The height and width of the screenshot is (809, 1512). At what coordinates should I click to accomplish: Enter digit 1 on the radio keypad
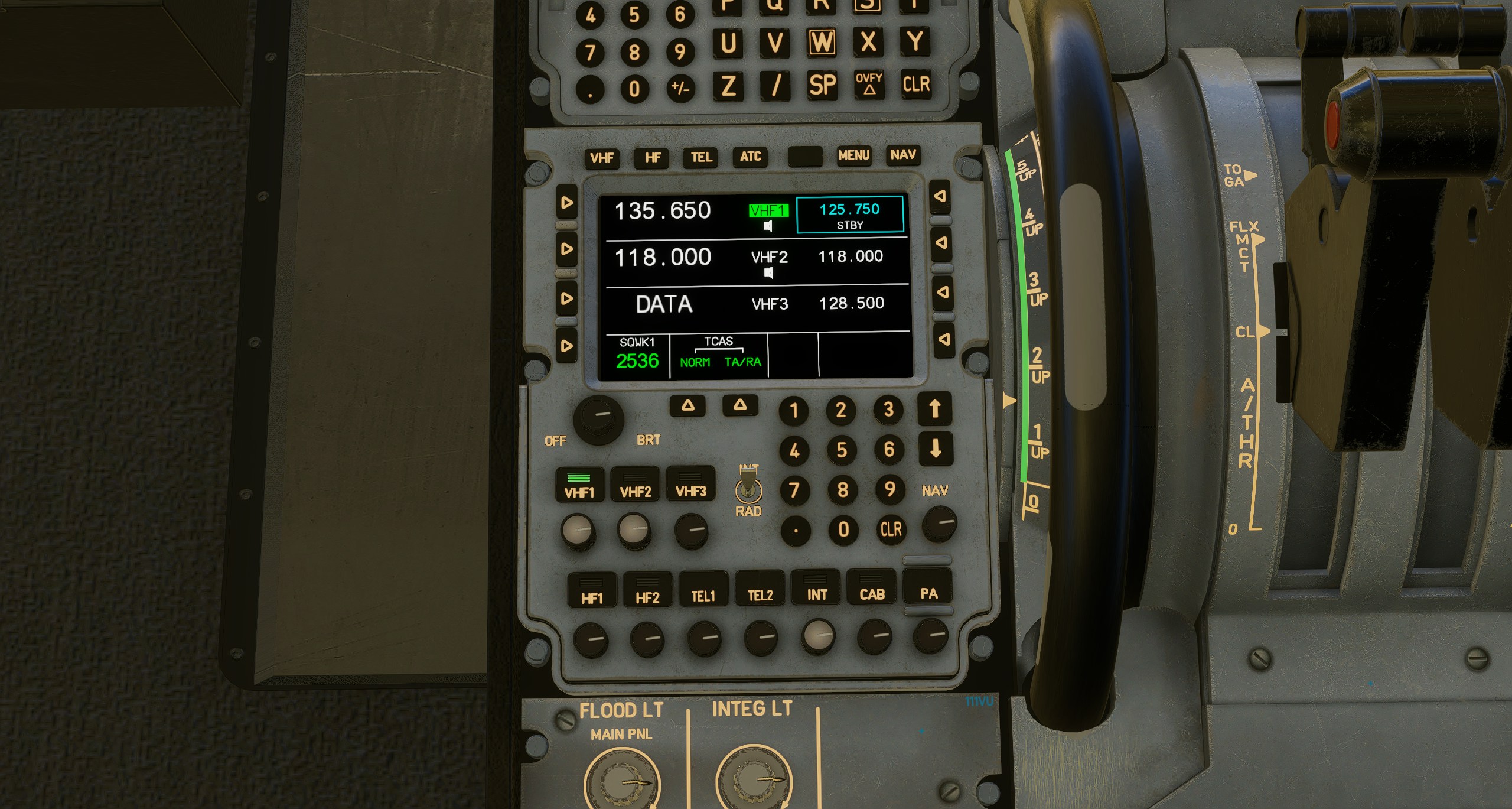[x=794, y=411]
